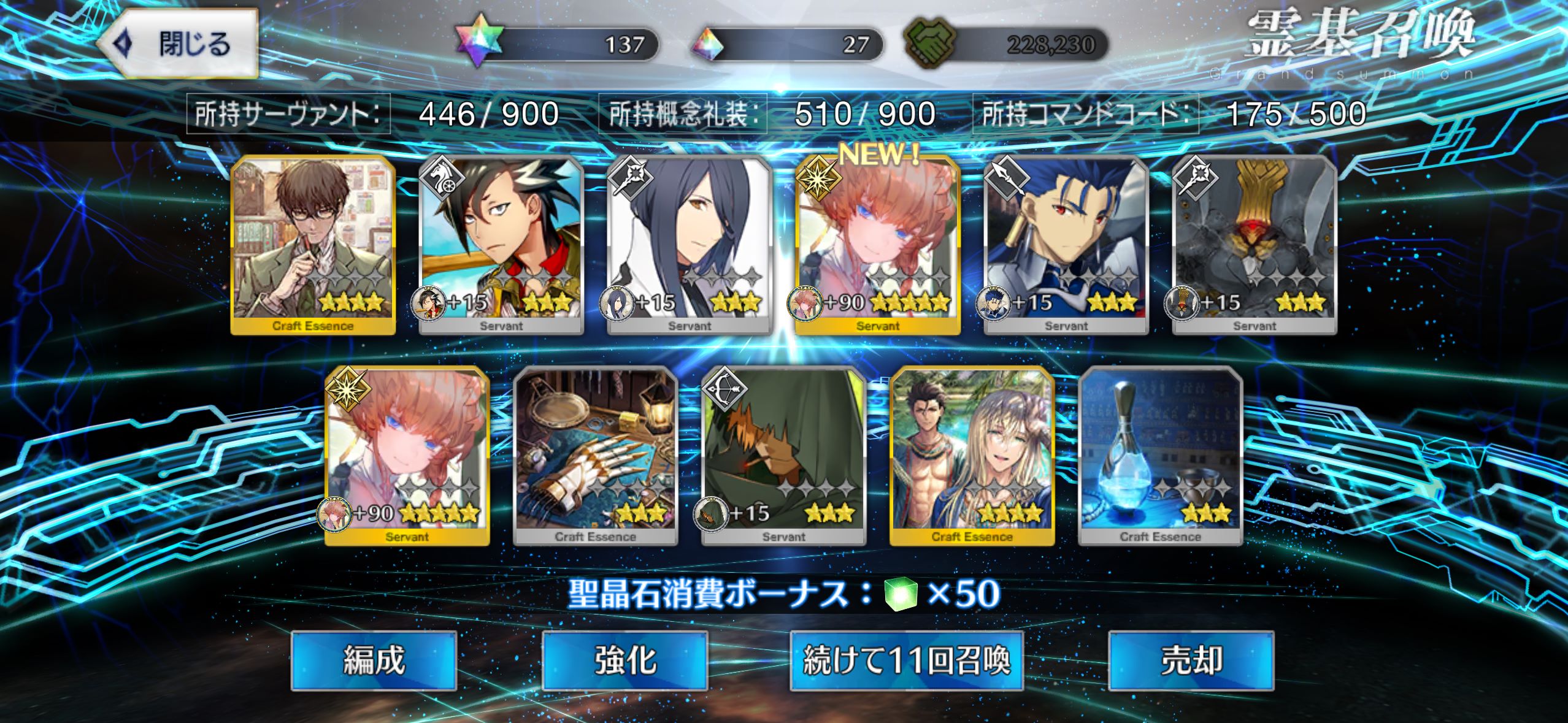This screenshot has width=1568, height=723.
Task: Tap 続けて11回召喚 to summon again
Action: click(x=906, y=660)
